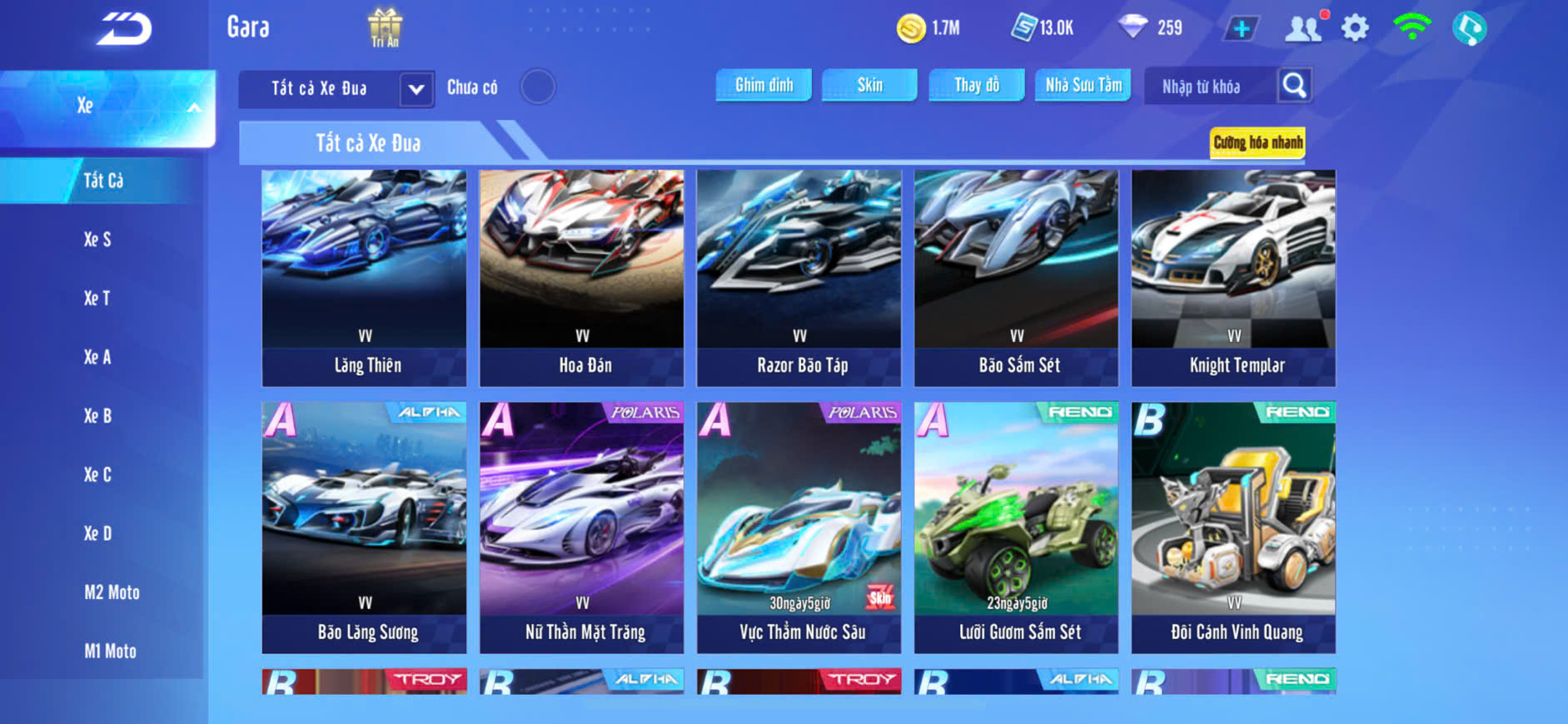Open the Ghim đính button

[x=764, y=85]
